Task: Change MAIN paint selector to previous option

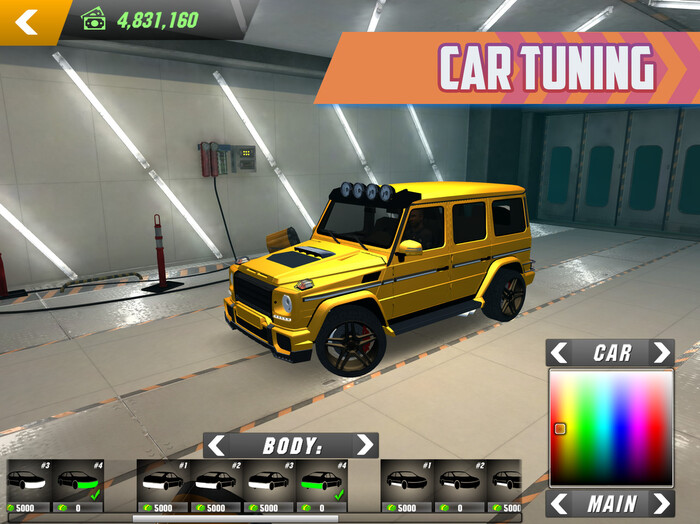Action: pos(560,503)
